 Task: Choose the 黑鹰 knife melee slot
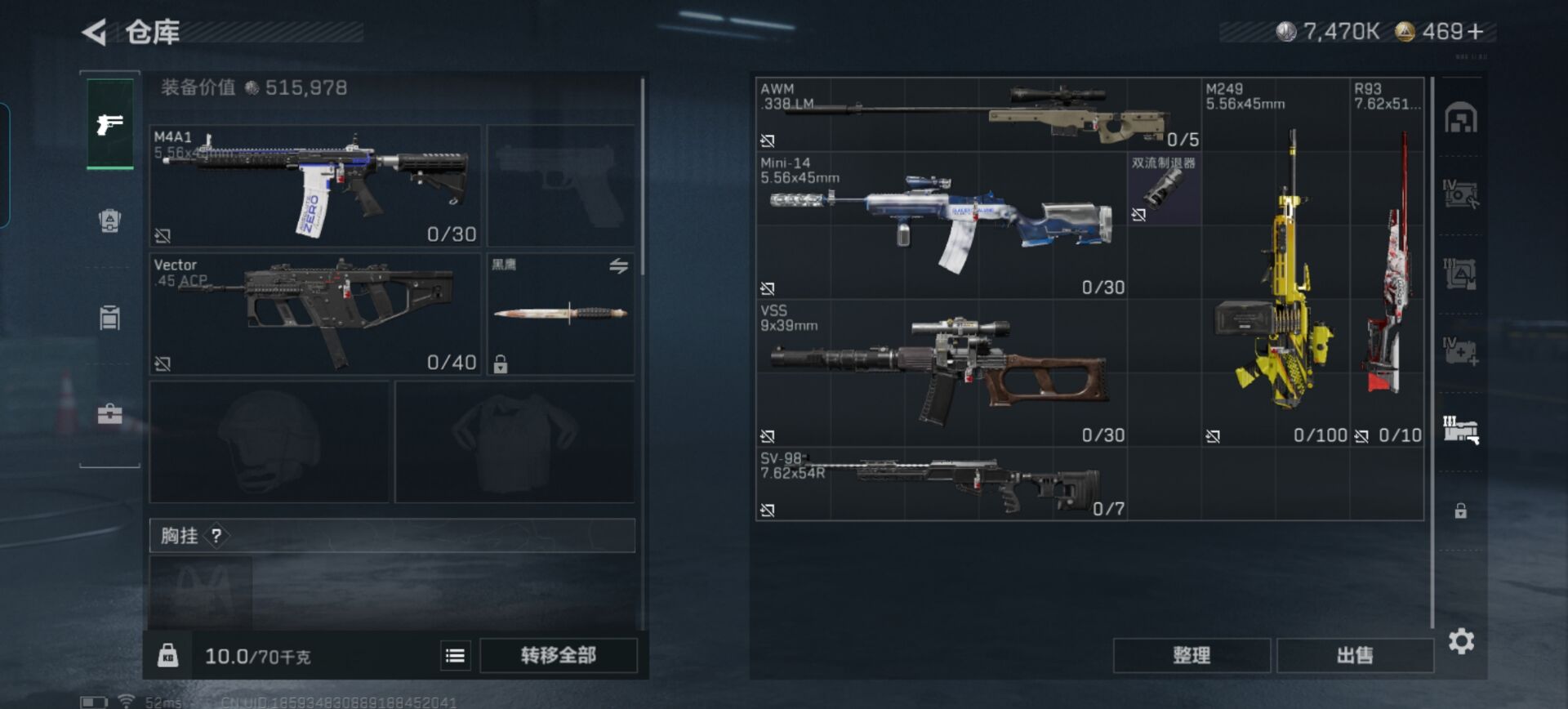point(561,314)
